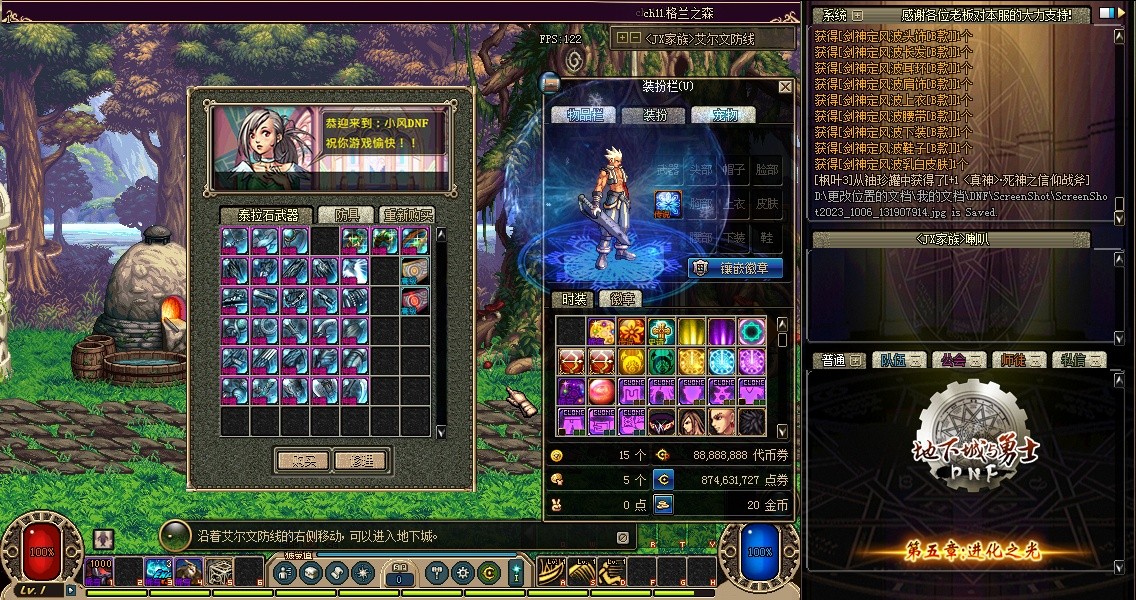Click the 购买 (buy) button

point(302,460)
